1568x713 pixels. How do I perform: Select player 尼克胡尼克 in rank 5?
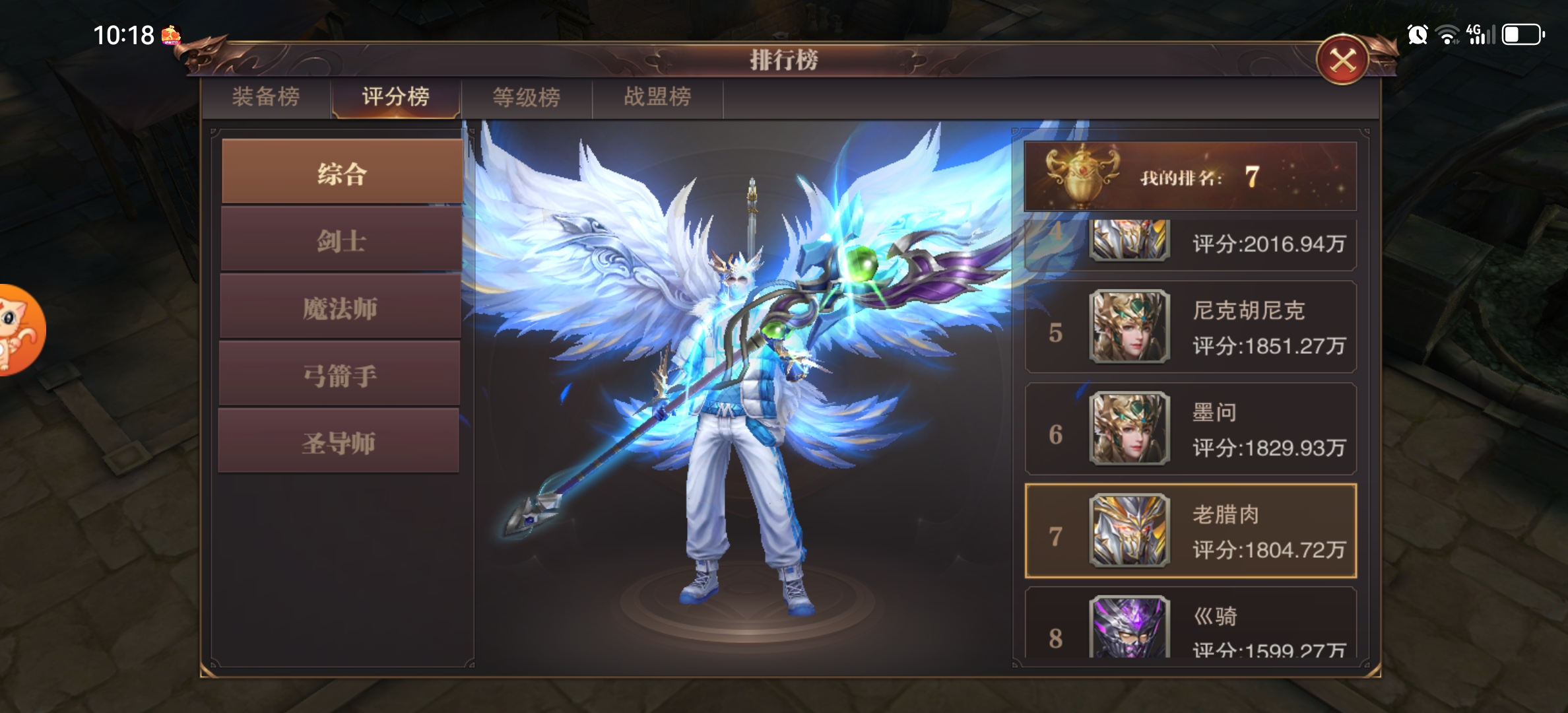tap(1191, 327)
